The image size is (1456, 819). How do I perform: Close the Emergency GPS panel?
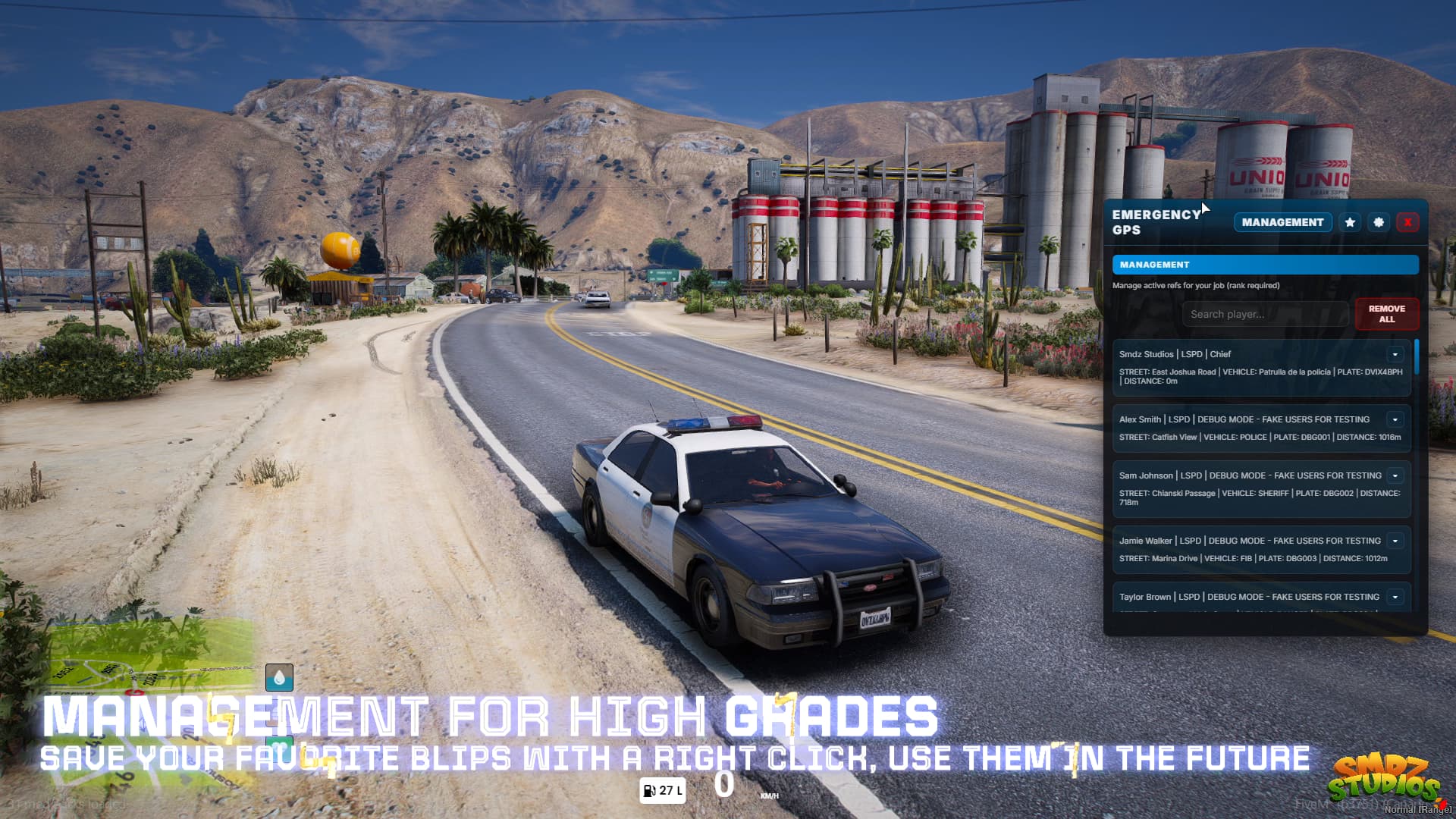[1407, 222]
